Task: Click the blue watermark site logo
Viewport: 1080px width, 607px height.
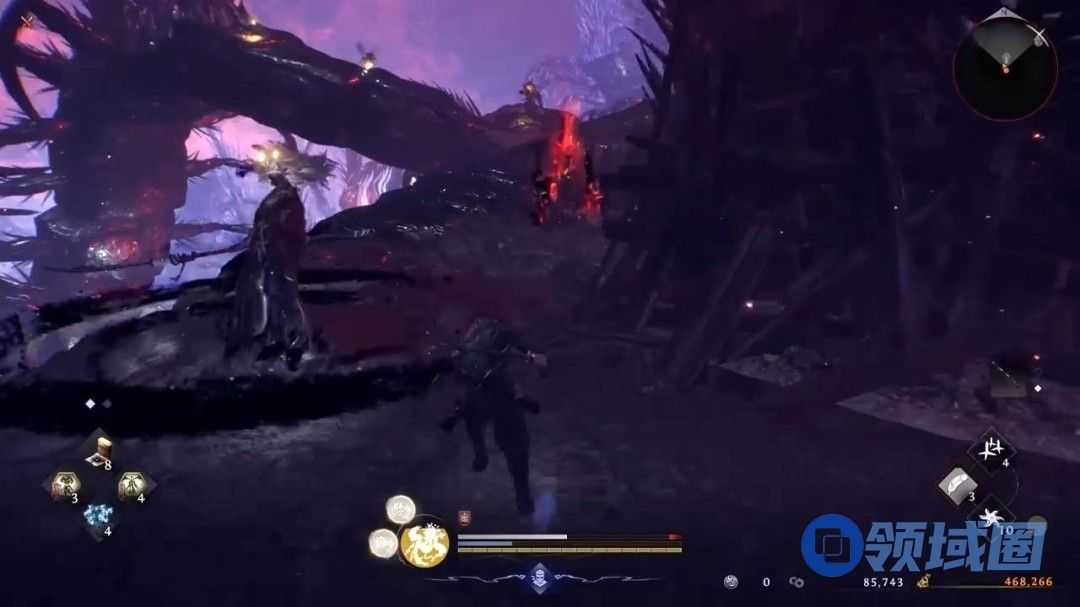Action: 830,545
